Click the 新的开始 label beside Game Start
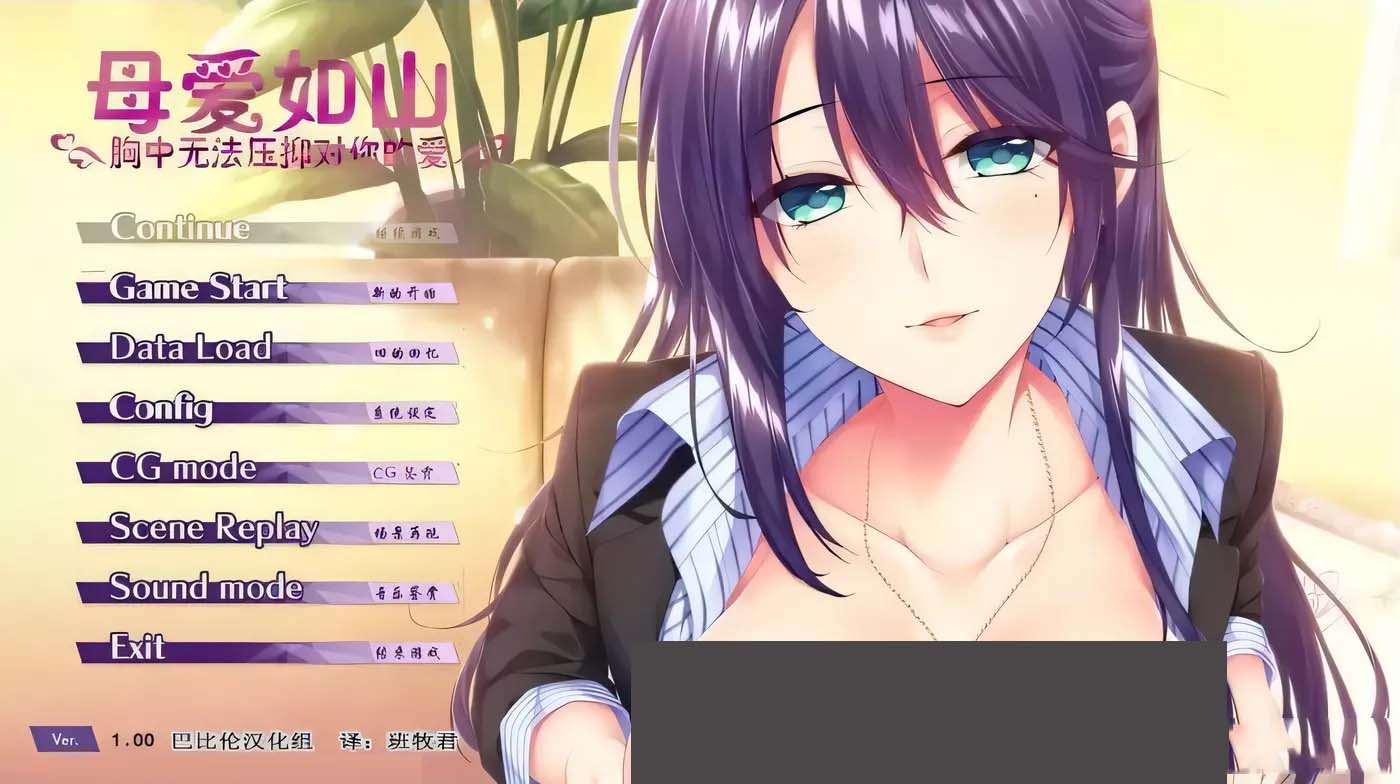Viewport: 1400px width, 784px height. pos(407,295)
